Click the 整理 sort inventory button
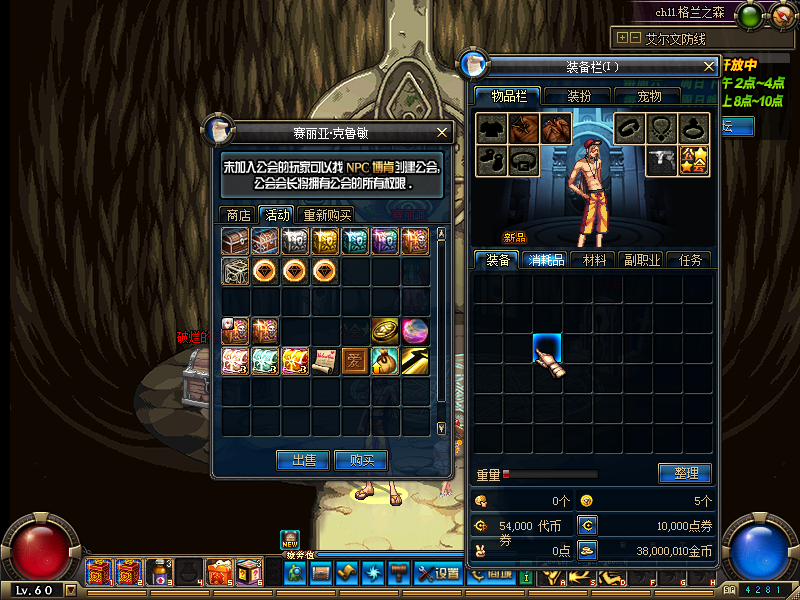The image size is (800, 600). [685, 473]
